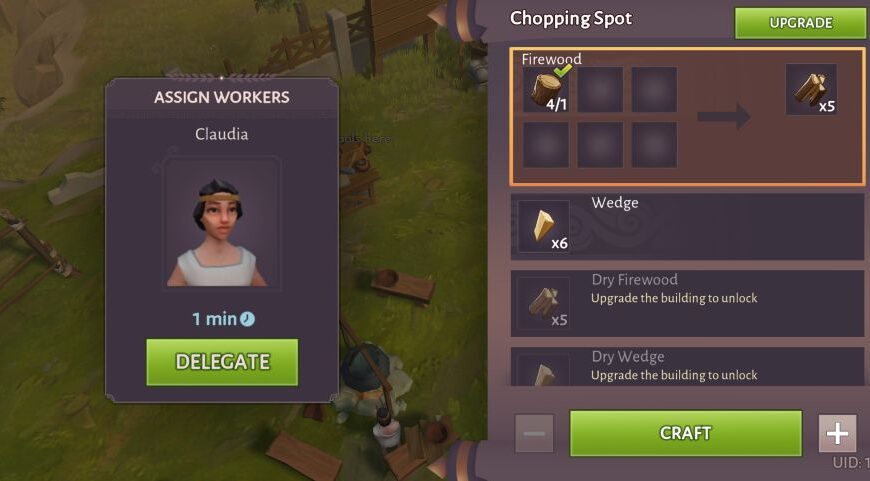870x481 pixels.
Task: Decrease craft quantity with minus button
Action: point(533,434)
